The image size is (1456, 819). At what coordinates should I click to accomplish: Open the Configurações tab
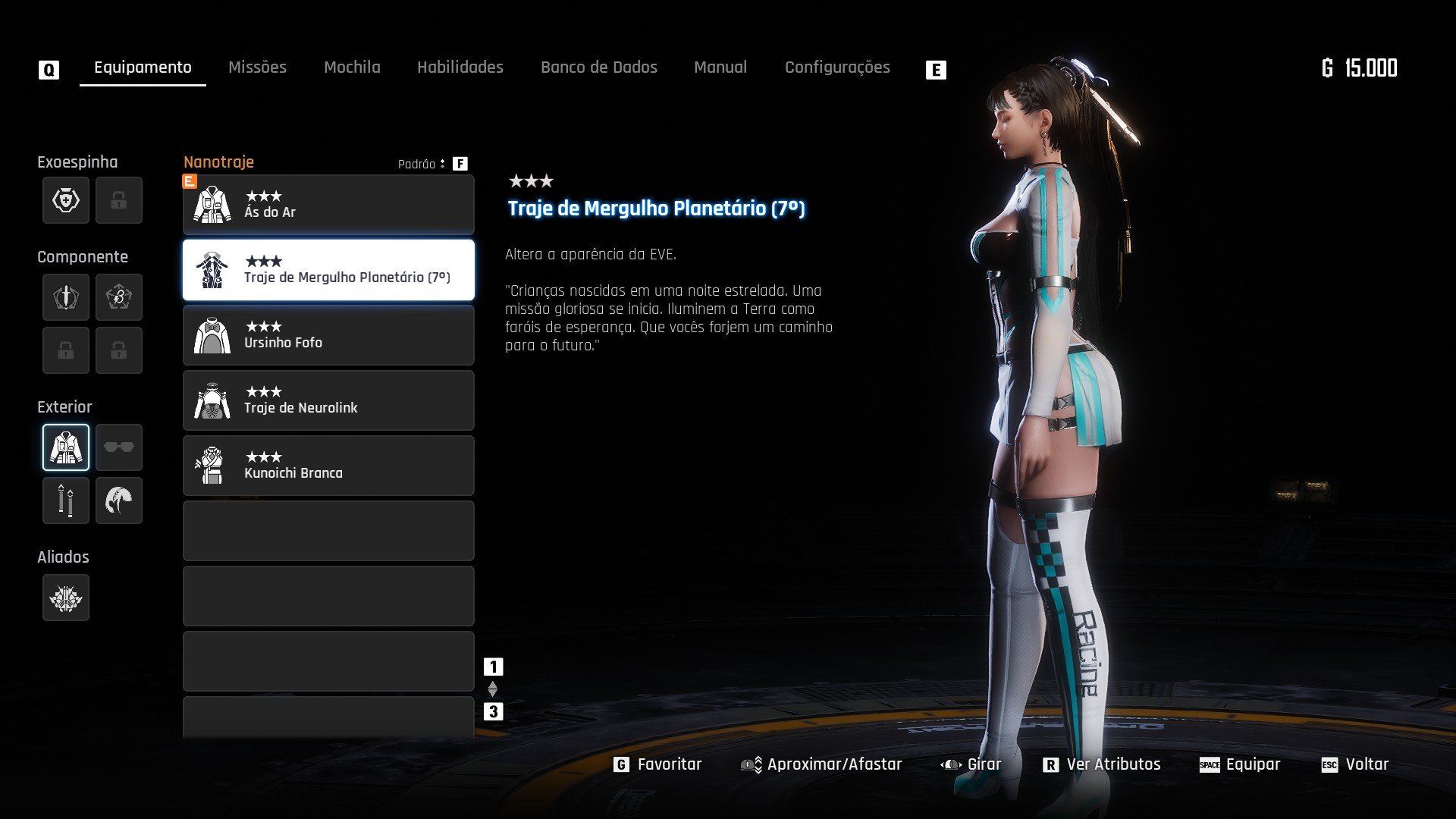pyautogui.click(x=837, y=67)
